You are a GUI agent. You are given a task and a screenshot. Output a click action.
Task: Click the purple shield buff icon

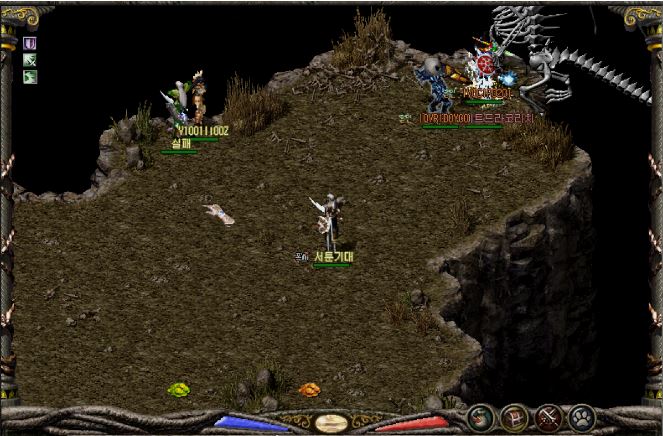click(30, 44)
